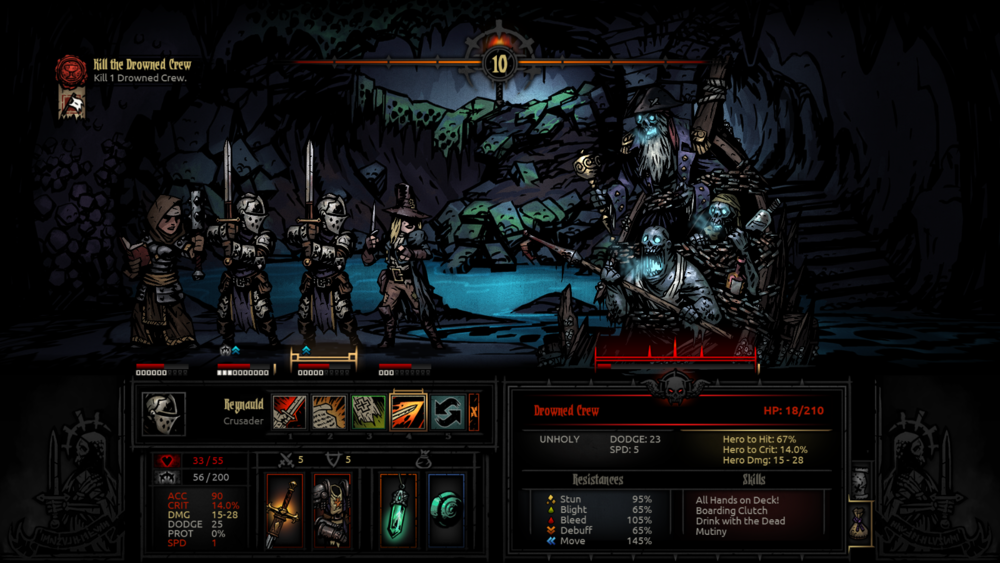
Task: Choose the green cross banner skill
Action: point(369,412)
